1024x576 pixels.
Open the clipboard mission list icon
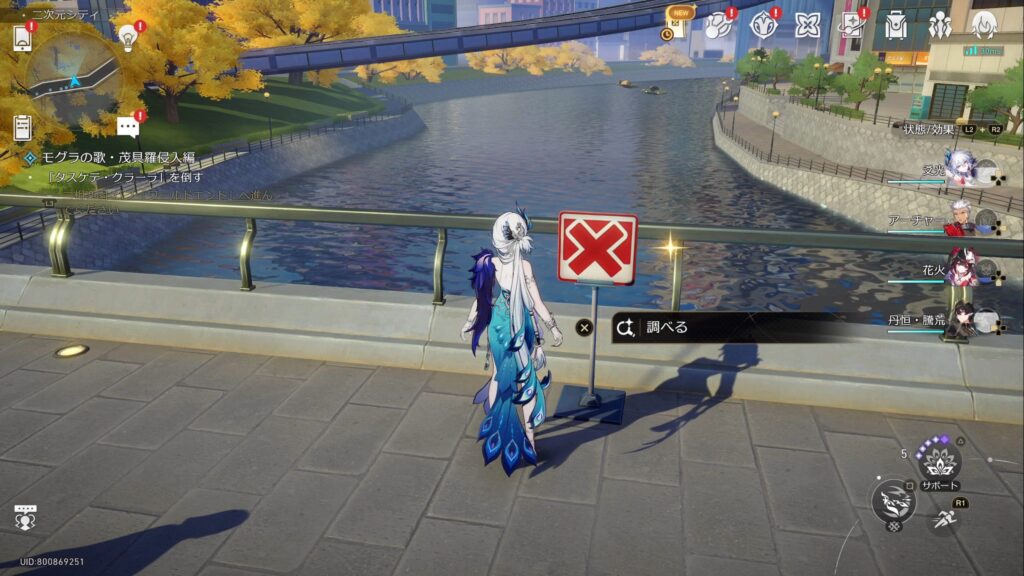[22, 127]
